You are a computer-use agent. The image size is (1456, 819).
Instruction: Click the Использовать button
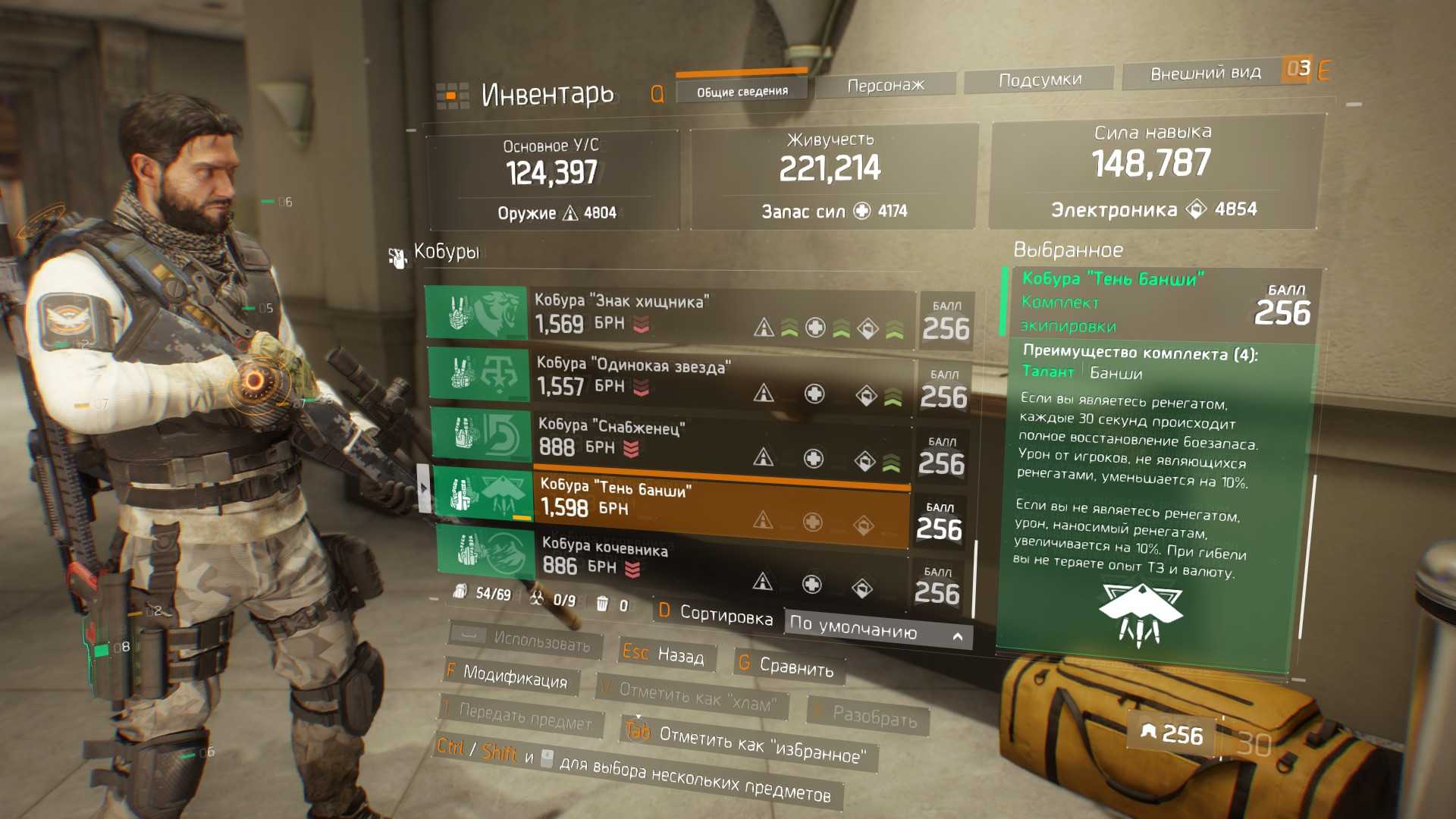tap(526, 642)
